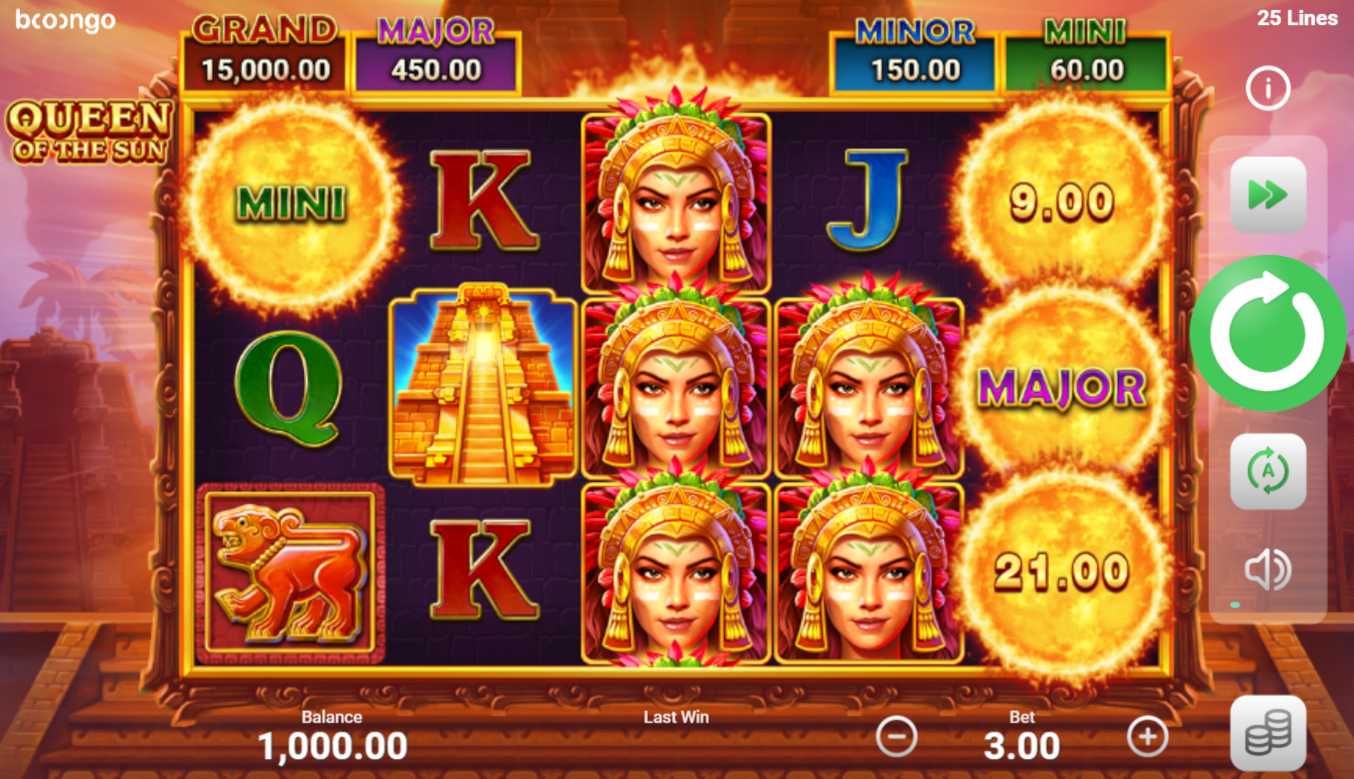
Task: Start autoplay mode
Action: (1267, 471)
